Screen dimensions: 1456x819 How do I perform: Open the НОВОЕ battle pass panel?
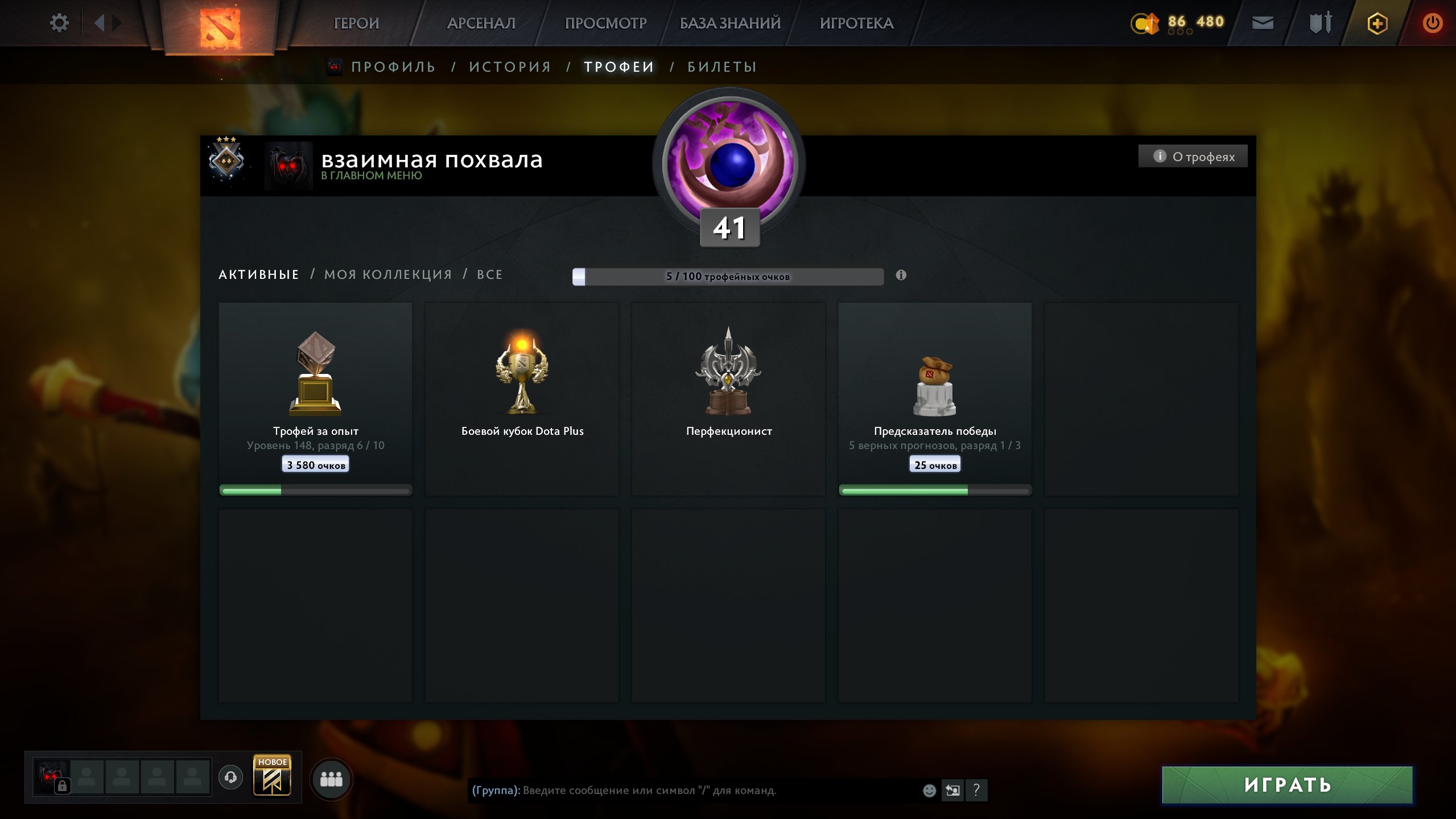tap(272, 777)
